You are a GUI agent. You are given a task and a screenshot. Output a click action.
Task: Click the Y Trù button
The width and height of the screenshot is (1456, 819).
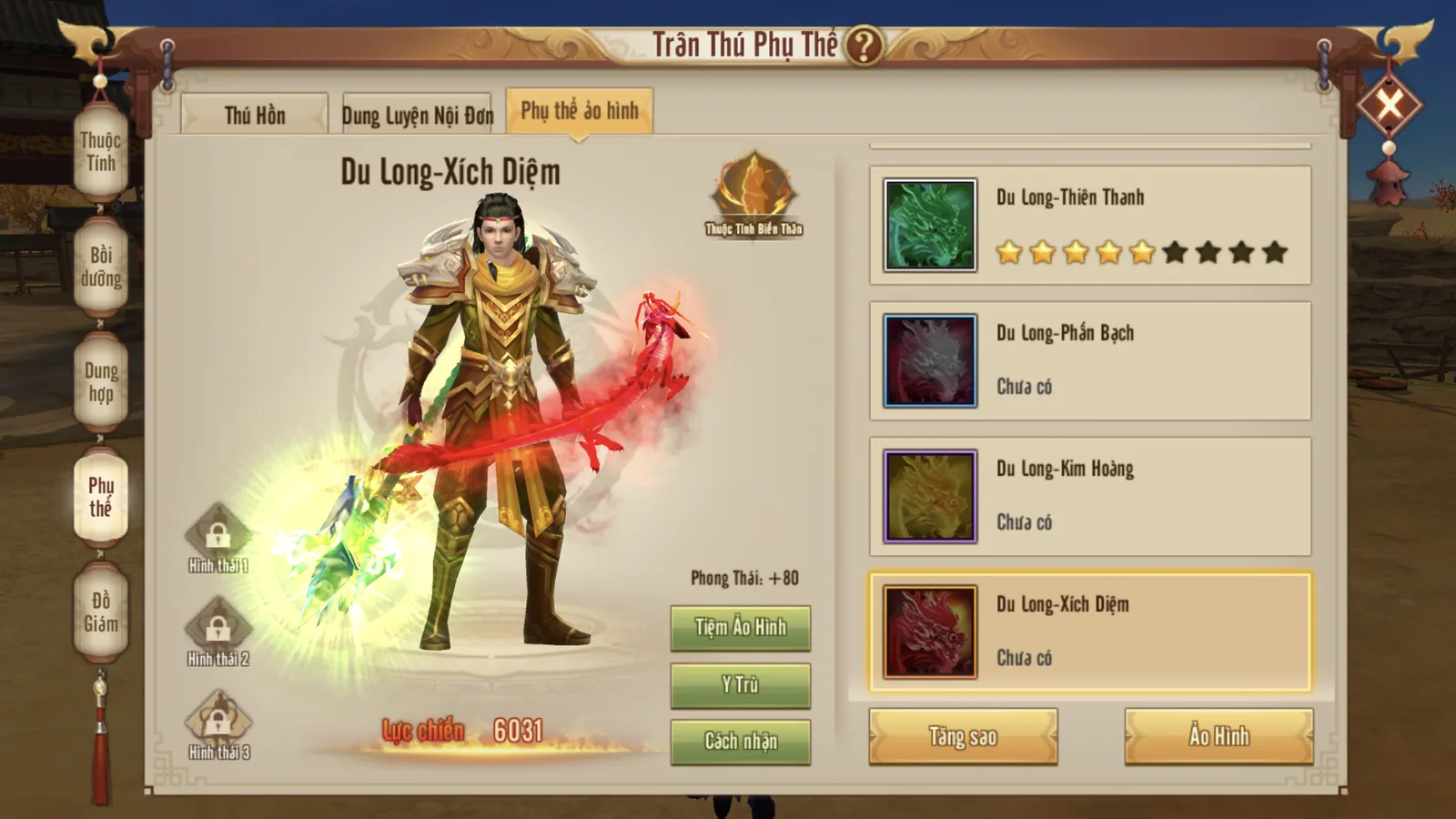pos(740,685)
